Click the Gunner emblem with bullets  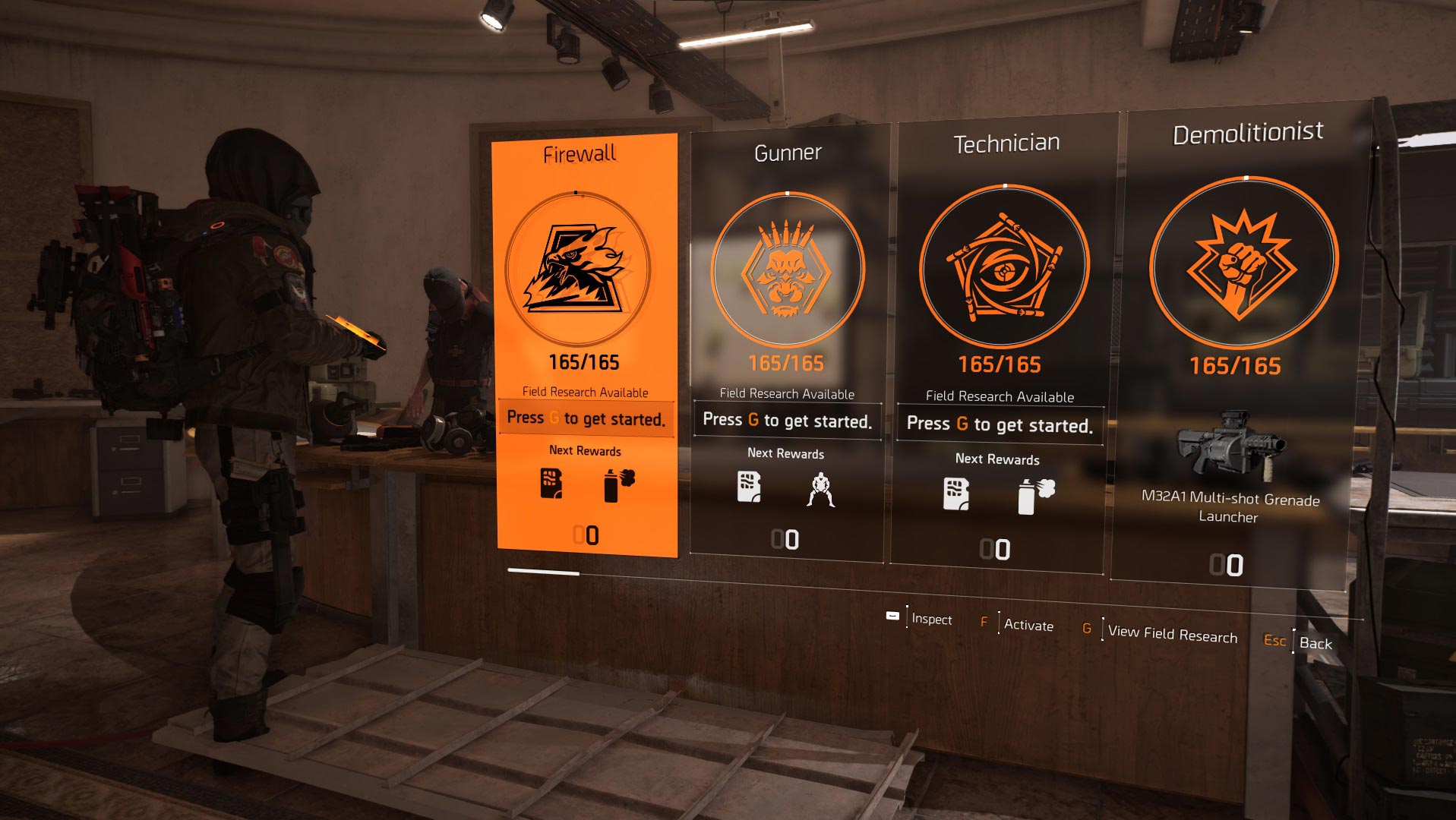pos(788,270)
